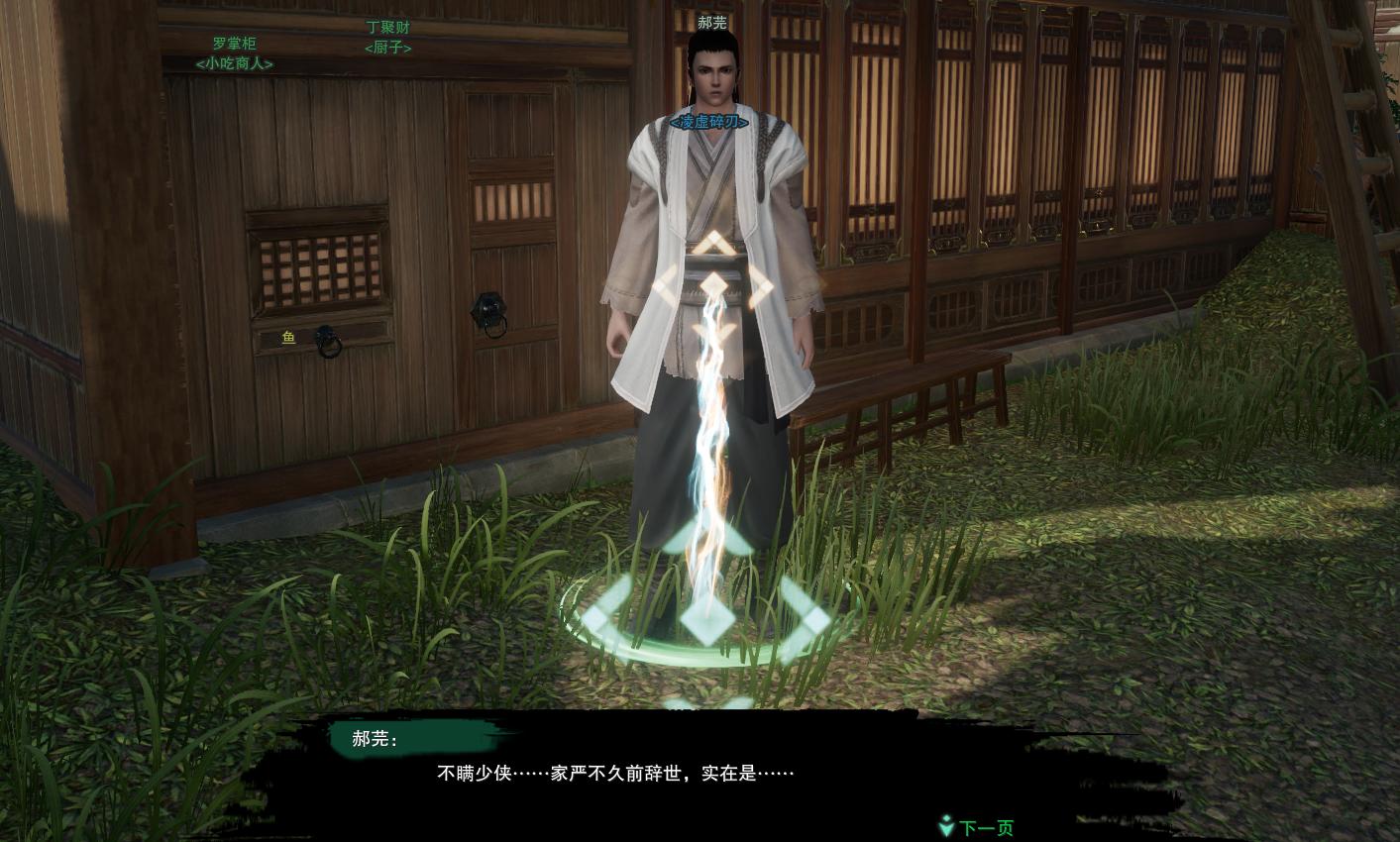Select the diamond indicator at the circle's base

[707, 622]
